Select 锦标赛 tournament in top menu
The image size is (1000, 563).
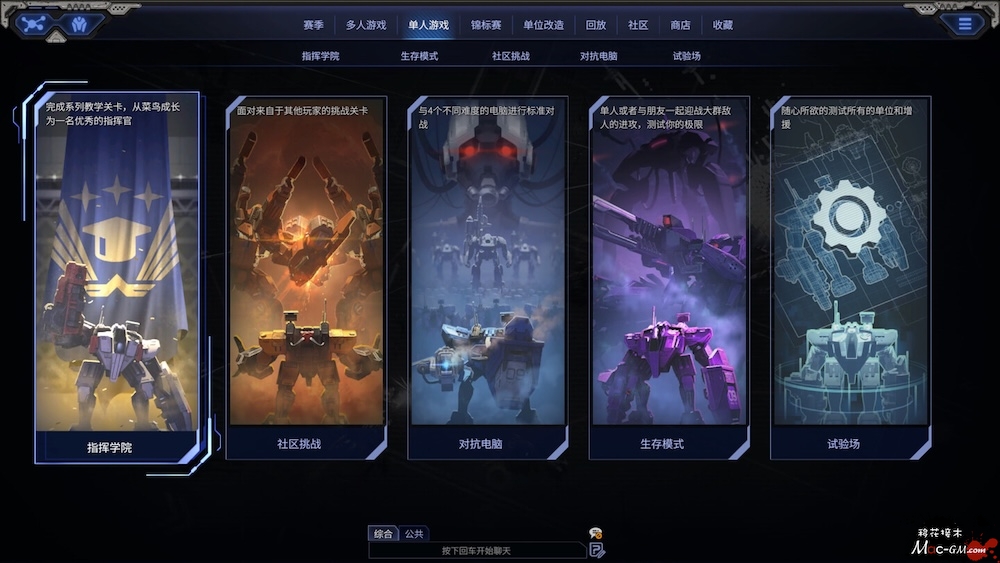pos(485,25)
